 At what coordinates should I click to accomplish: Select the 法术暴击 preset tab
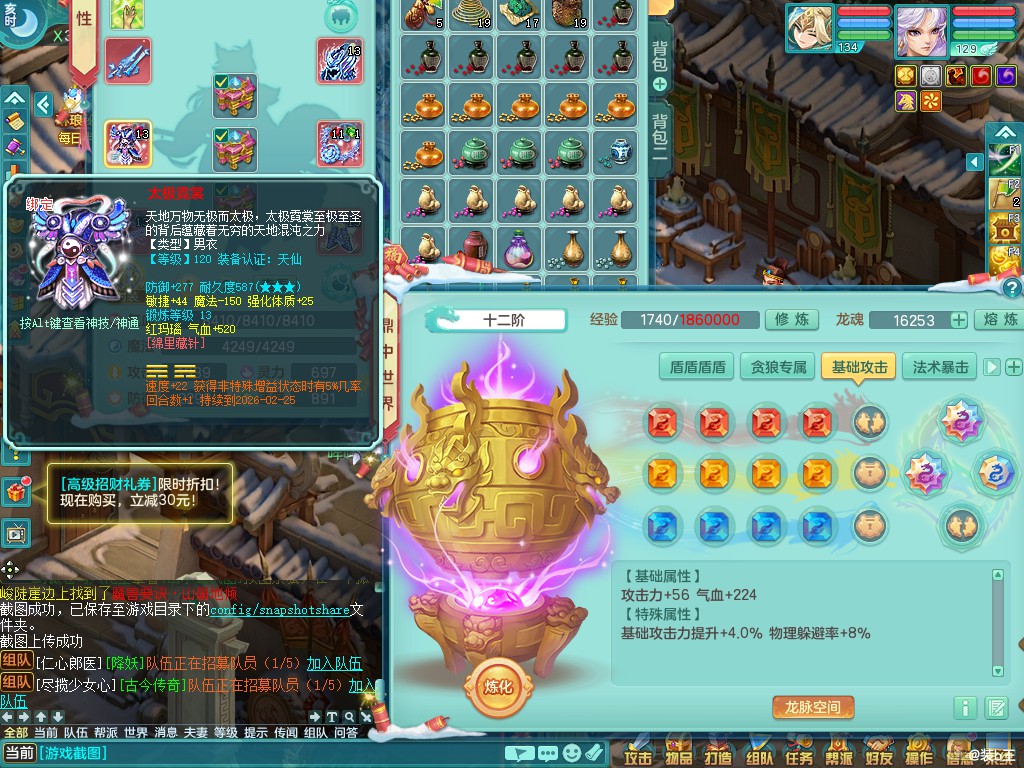pyautogui.click(x=940, y=367)
